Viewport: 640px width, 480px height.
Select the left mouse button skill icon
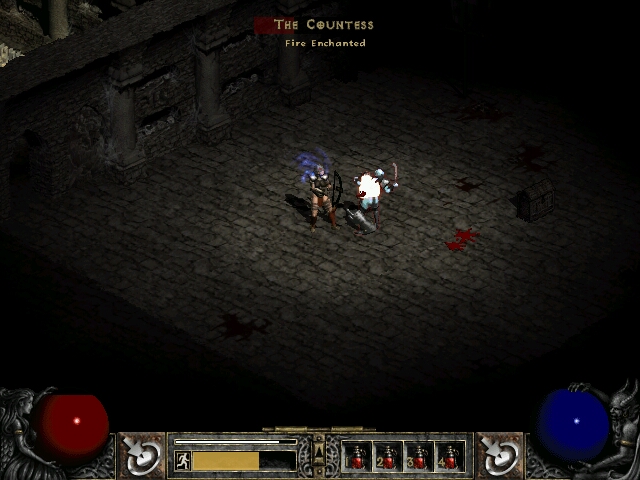pos(142,455)
